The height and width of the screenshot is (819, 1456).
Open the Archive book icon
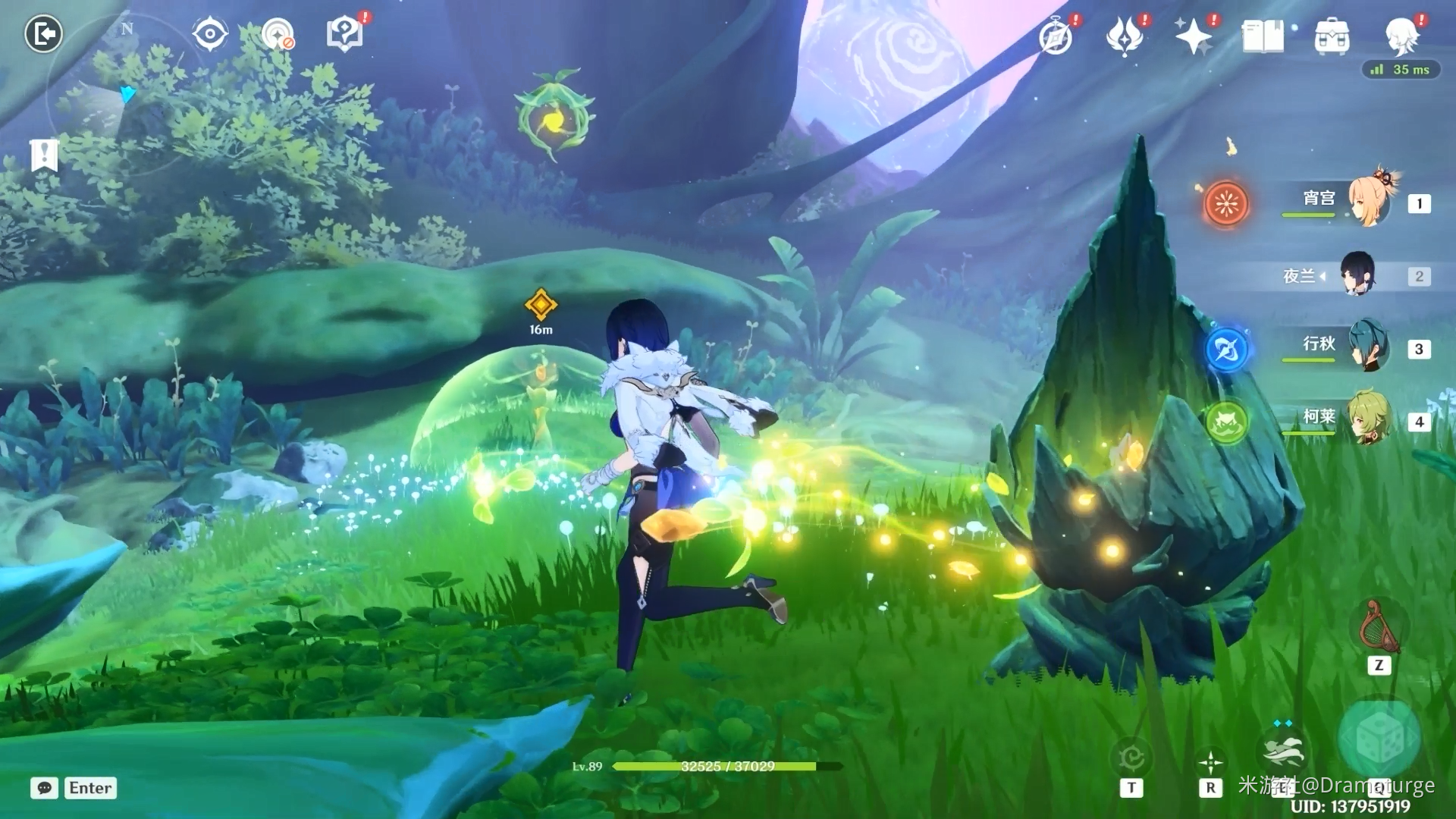coord(1263,36)
